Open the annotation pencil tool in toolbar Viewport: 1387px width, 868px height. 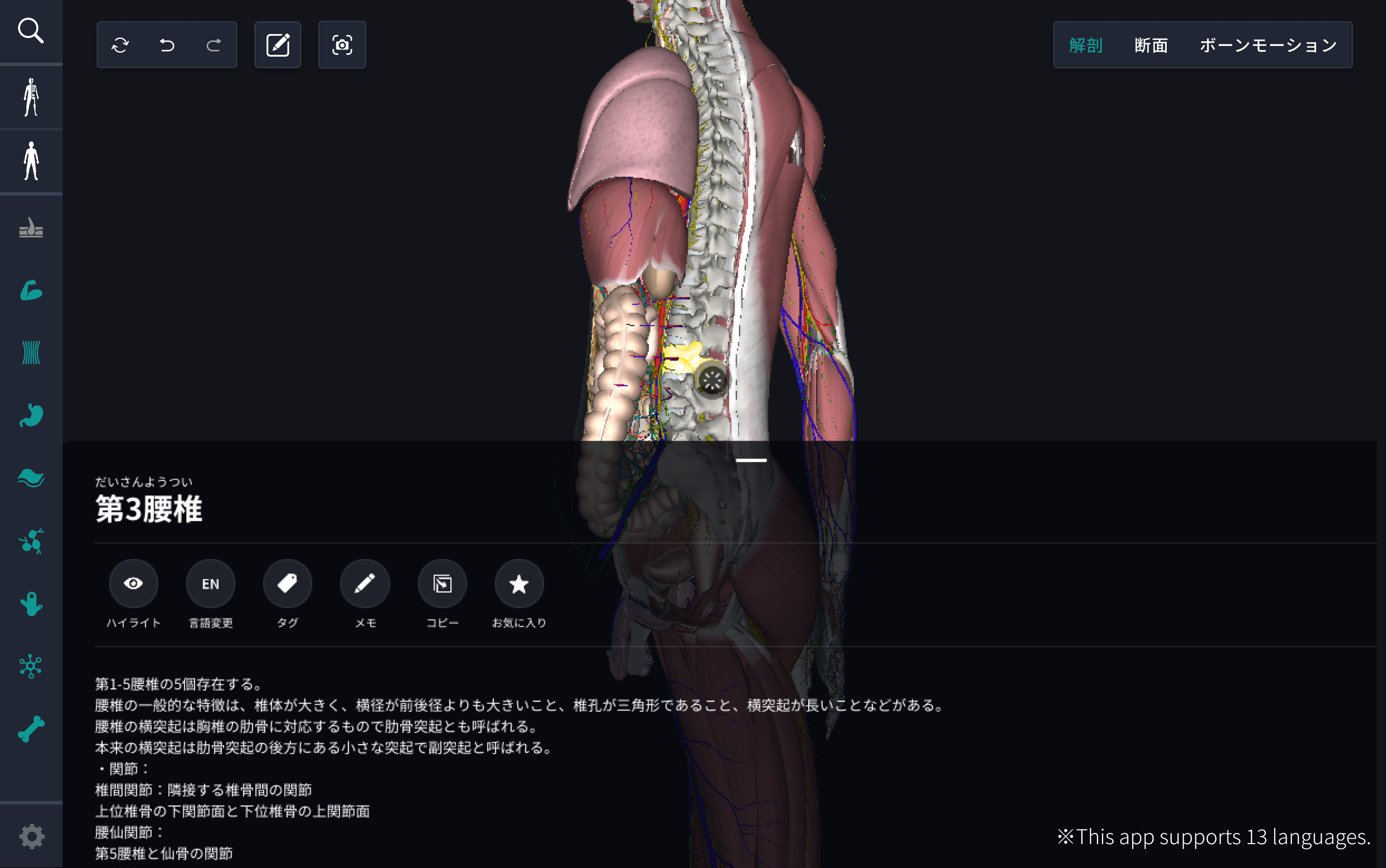click(278, 44)
